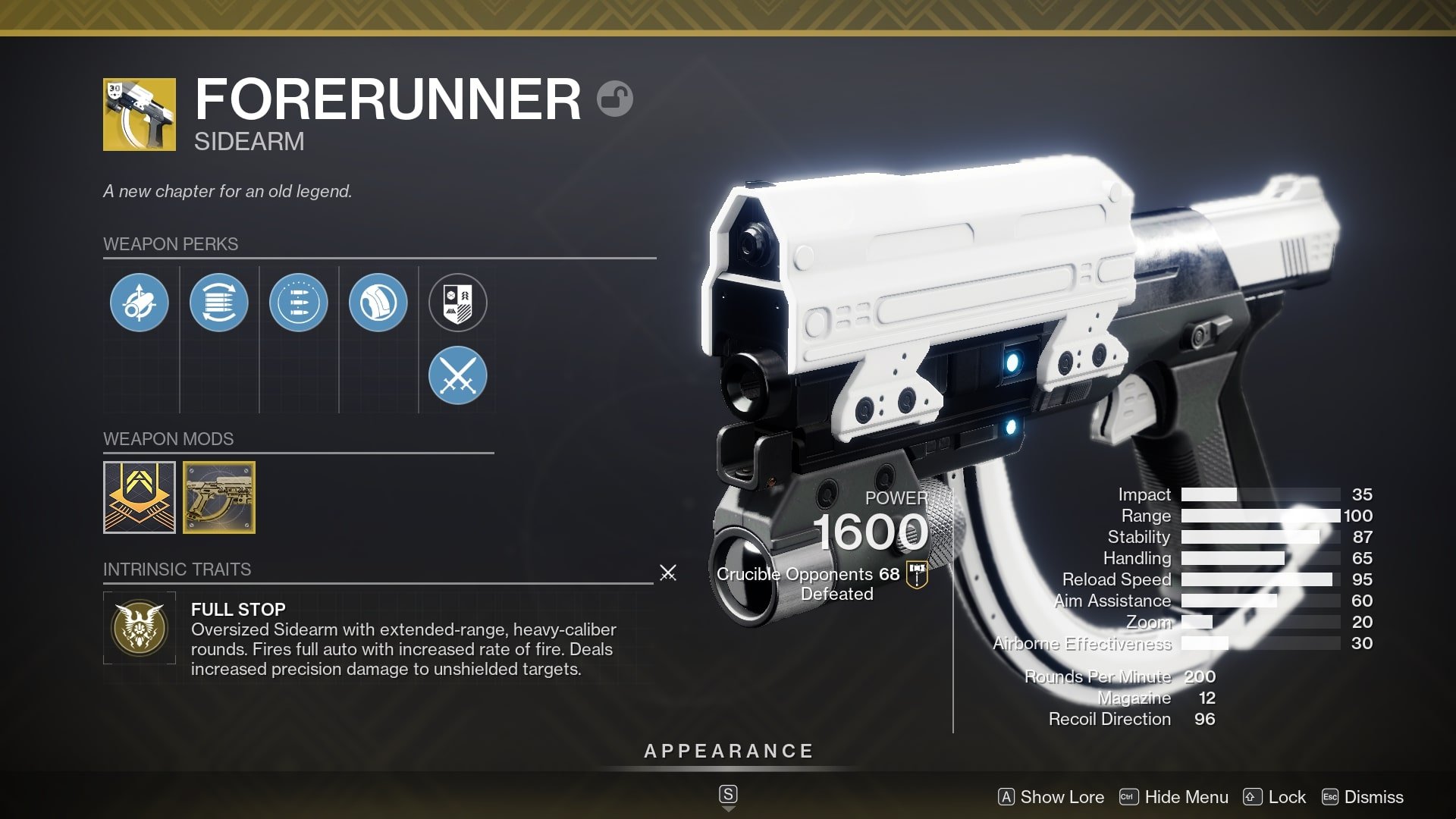Select the triangular weapon mod slot icon
Viewport: 1456px width, 819px height.
[140, 497]
